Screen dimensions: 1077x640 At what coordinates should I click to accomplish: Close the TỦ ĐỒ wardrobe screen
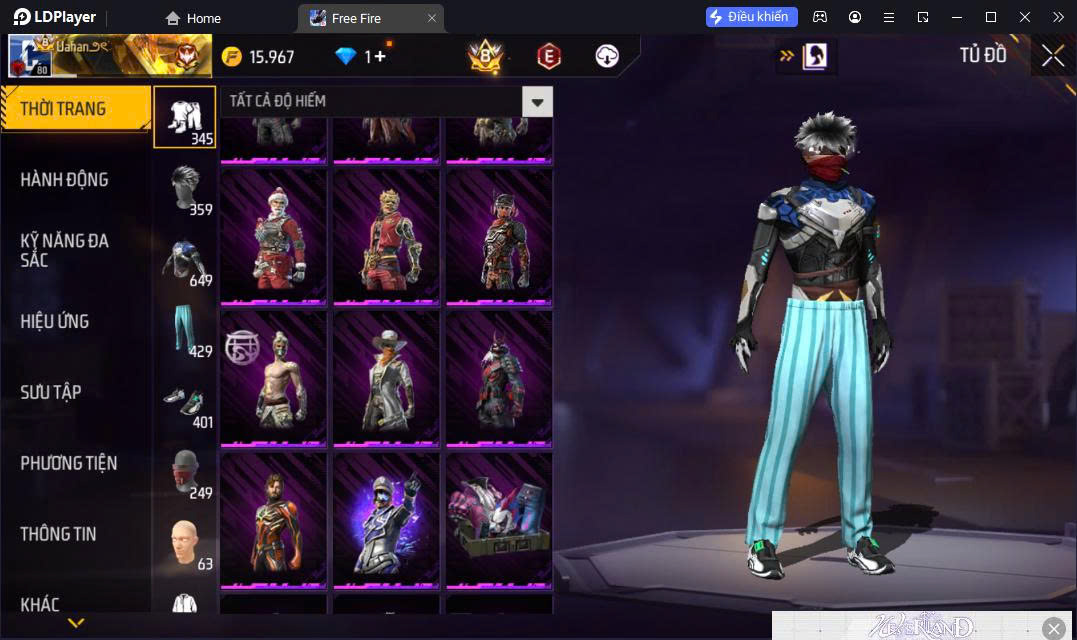(x=1053, y=56)
